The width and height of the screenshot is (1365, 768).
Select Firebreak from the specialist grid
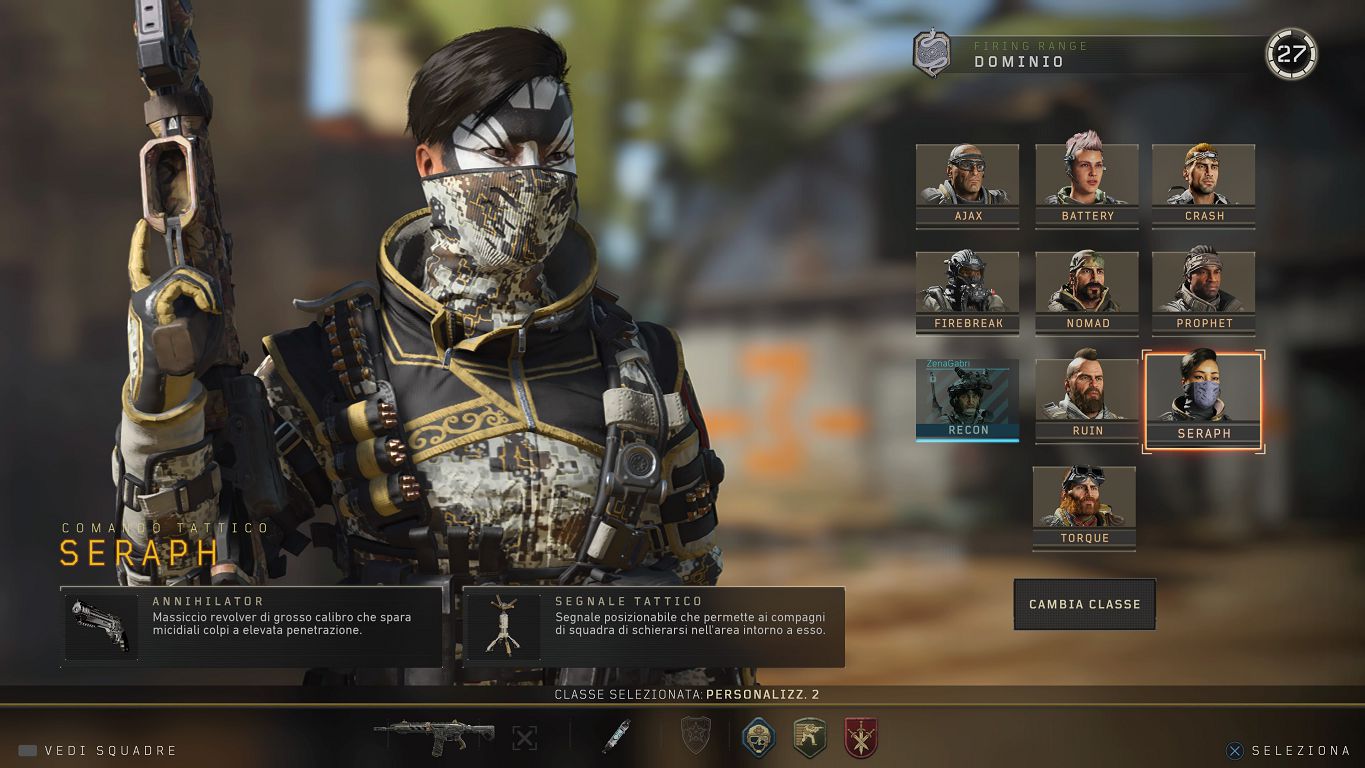(967, 293)
